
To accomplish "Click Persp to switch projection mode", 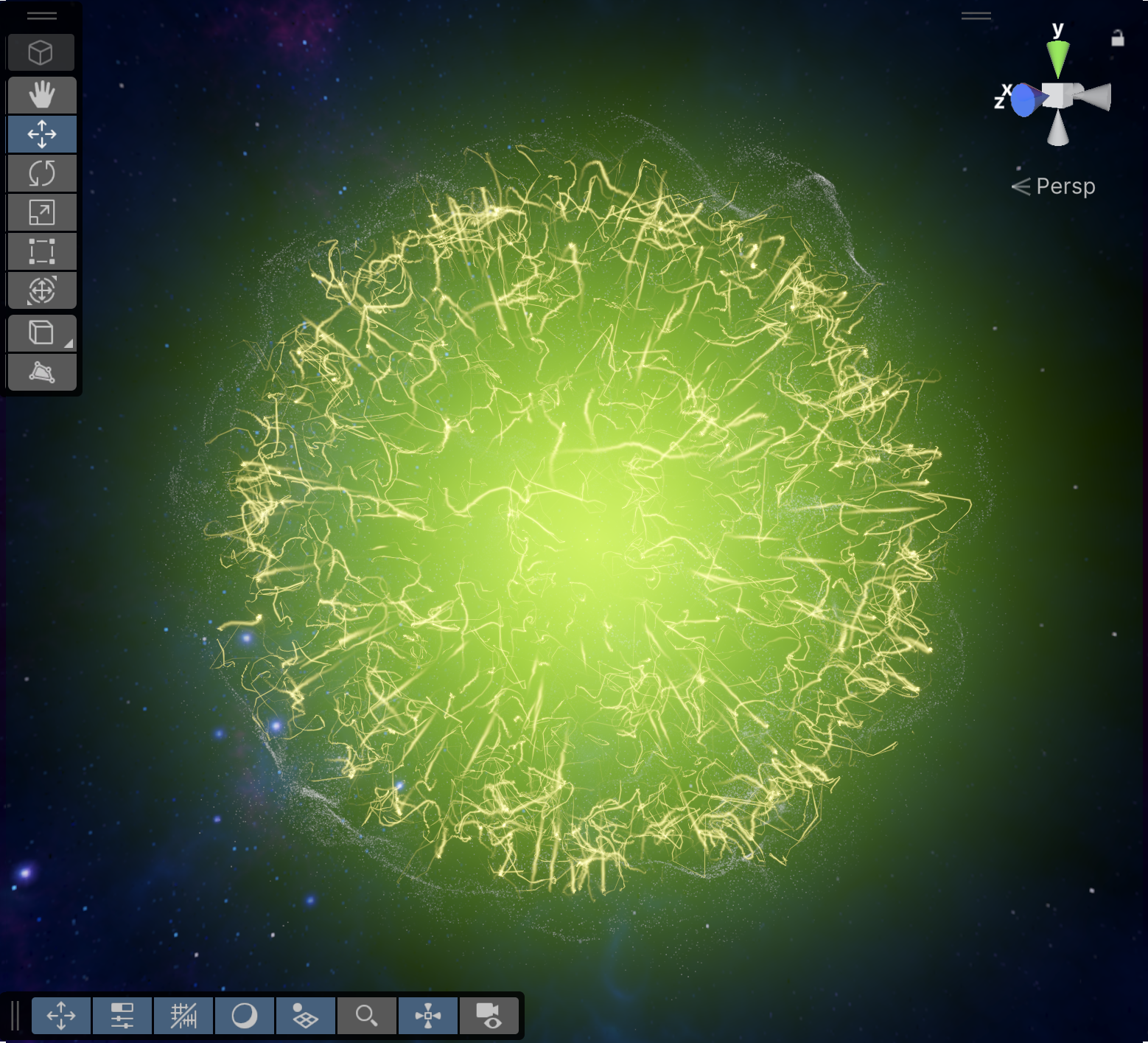I will pos(1065,186).
